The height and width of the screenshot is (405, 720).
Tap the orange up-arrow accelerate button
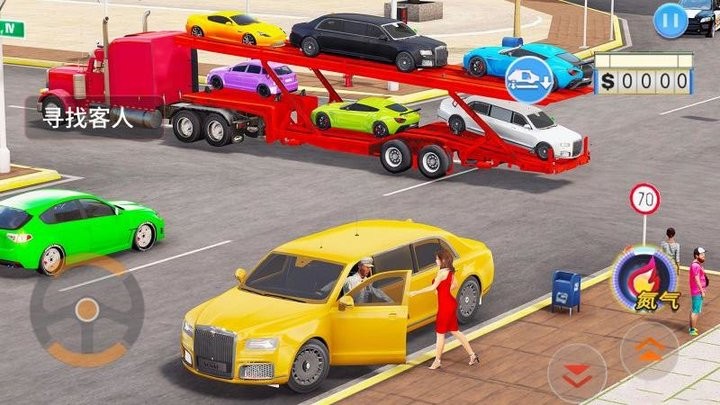point(649,351)
